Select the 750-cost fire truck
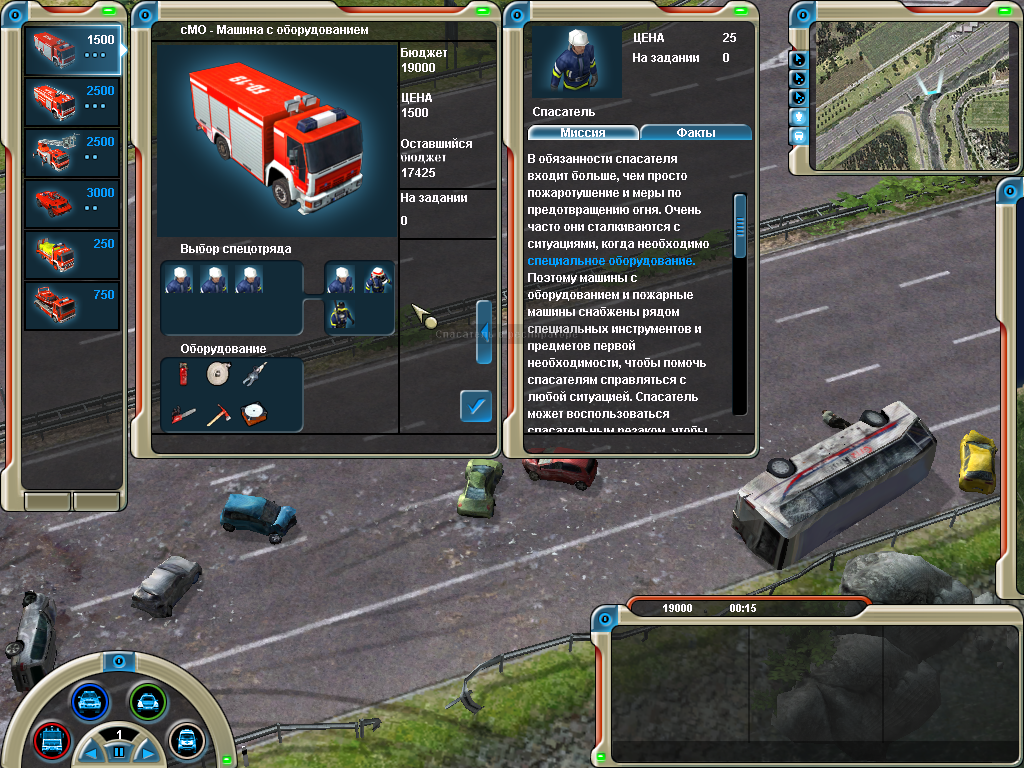The image size is (1024, 768). [73, 305]
